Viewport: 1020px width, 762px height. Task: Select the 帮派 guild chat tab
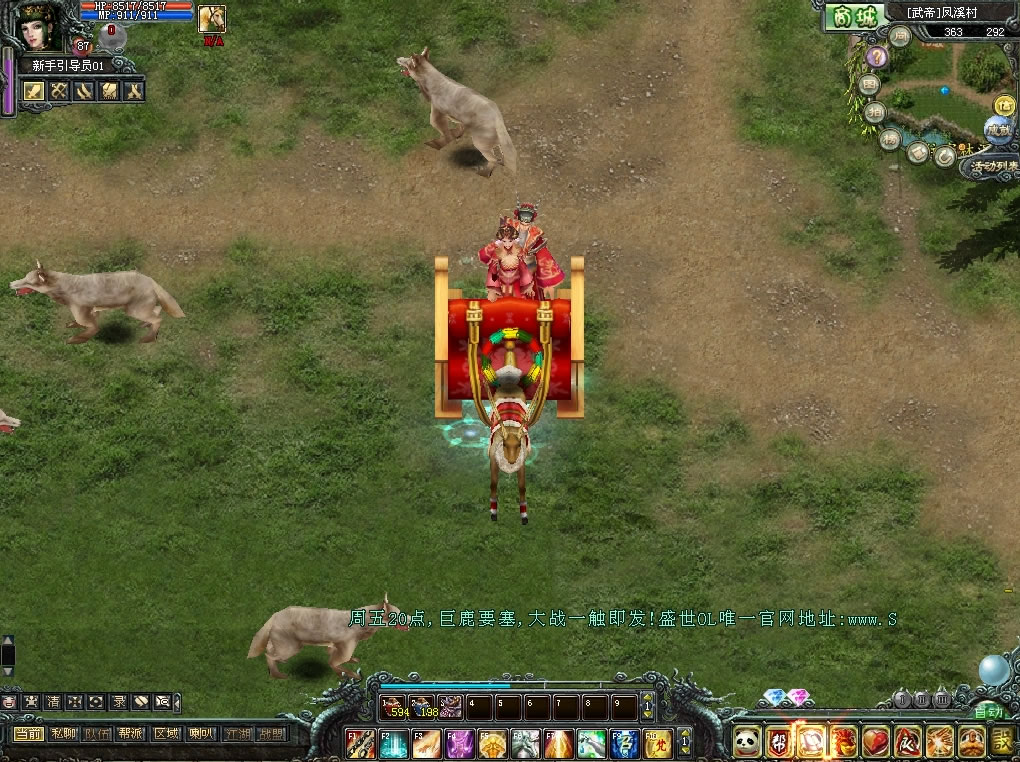pos(130,734)
